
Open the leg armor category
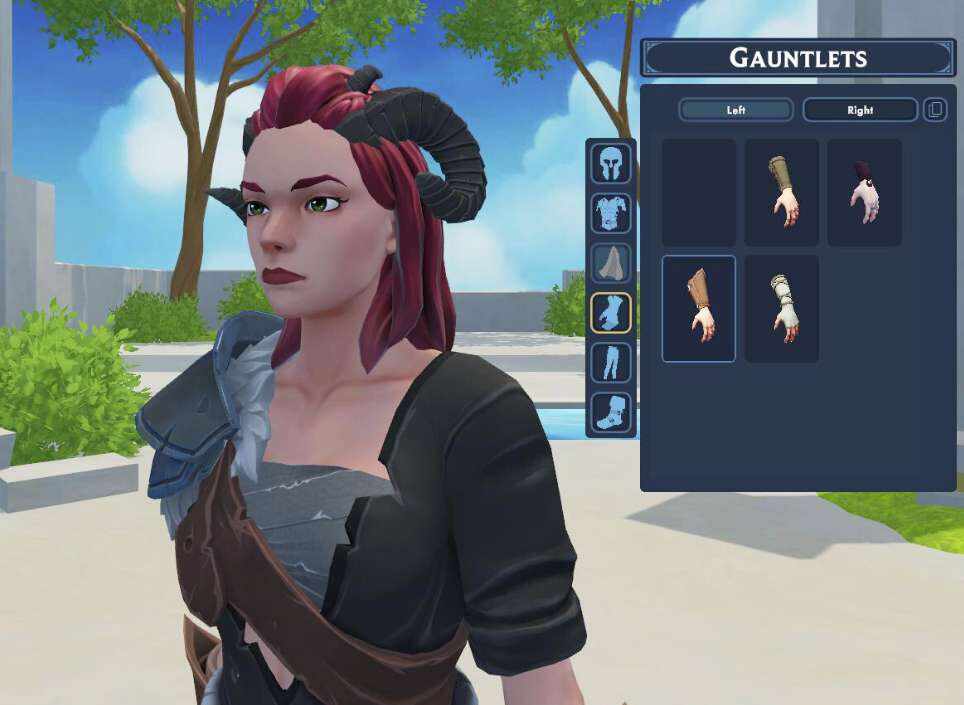(x=610, y=362)
